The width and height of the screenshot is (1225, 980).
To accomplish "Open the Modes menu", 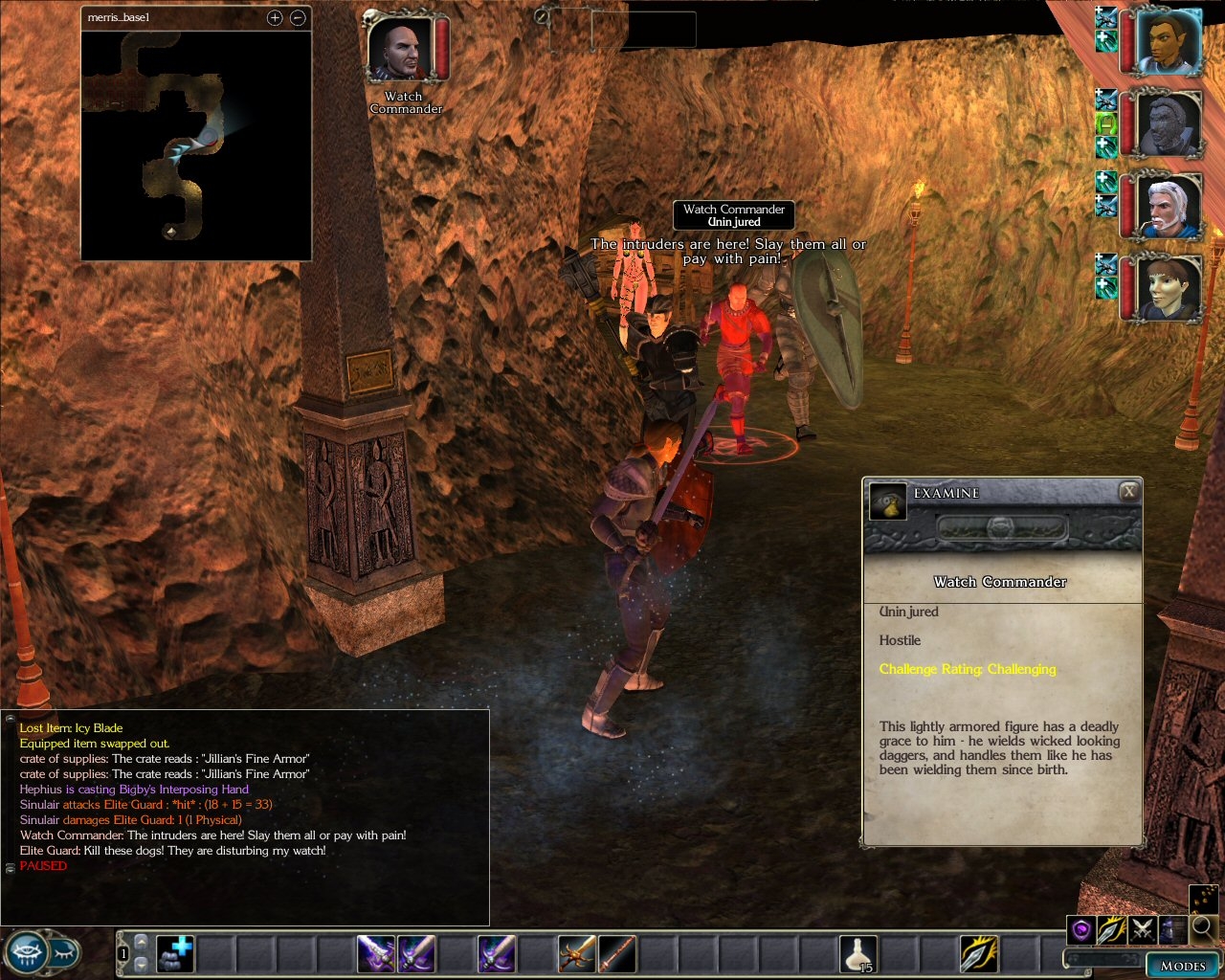I will coord(1183,966).
